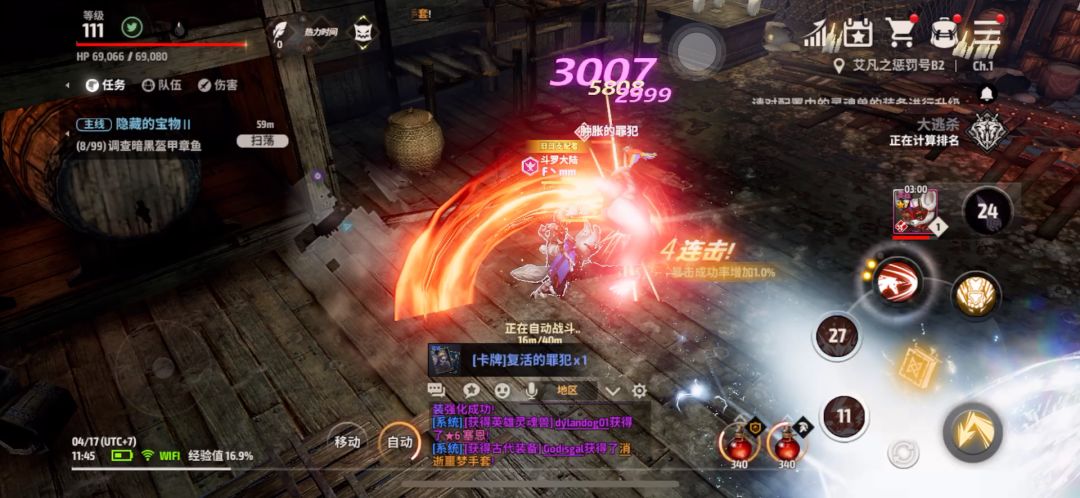Toggle the 自动 auto-battle button
Image resolution: width=1080 pixels, height=498 pixels.
(399, 441)
